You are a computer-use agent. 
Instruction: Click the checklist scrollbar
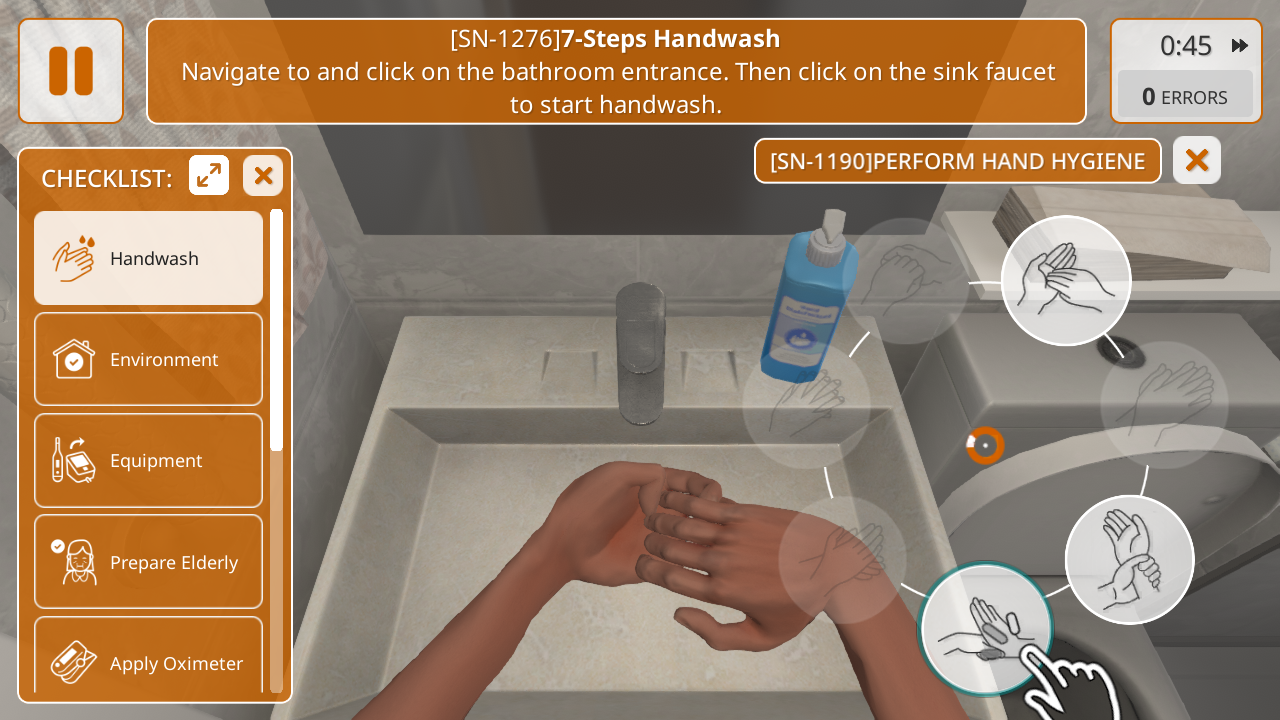click(276, 330)
